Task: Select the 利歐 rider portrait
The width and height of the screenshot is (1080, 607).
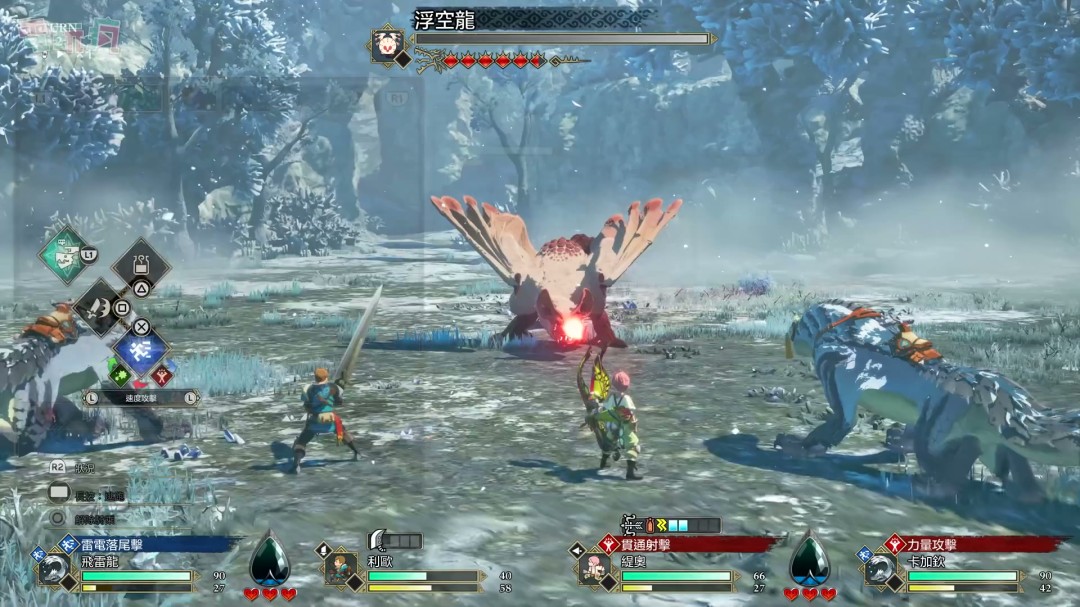Action: pyautogui.click(x=342, y=568)
